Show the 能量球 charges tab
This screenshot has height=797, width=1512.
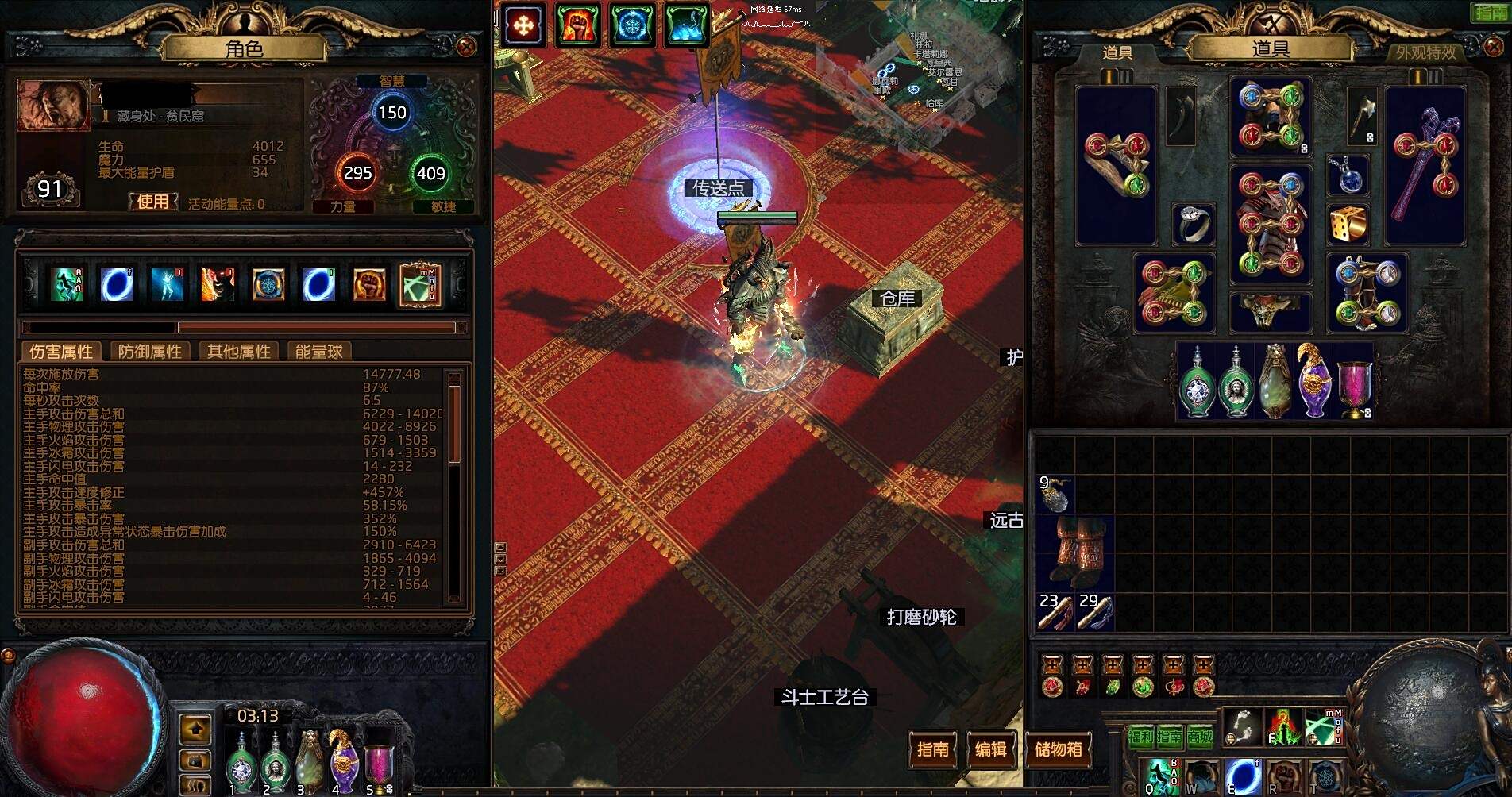click(x=318, y=352)
